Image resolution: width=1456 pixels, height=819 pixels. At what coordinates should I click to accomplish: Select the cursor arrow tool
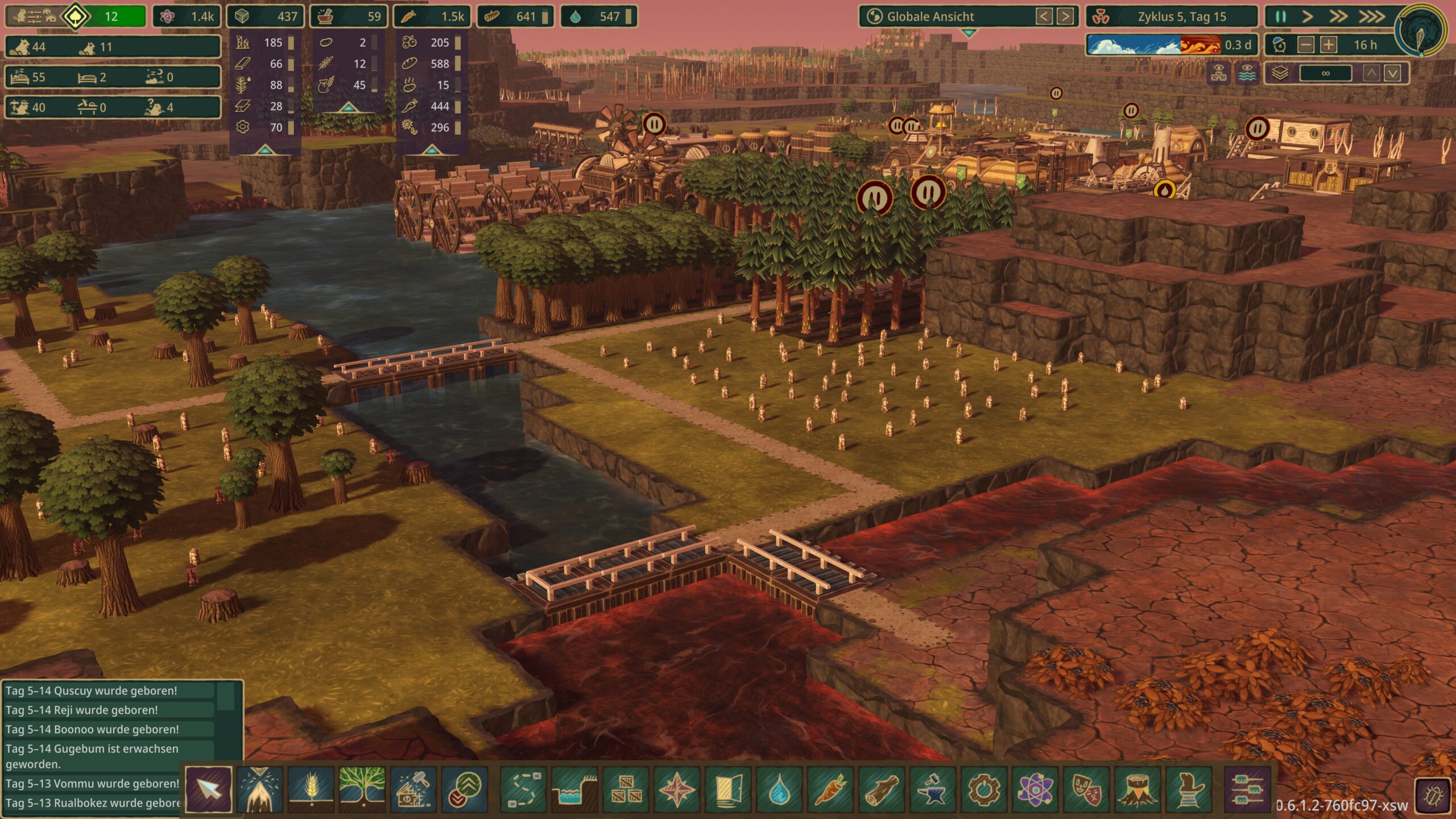click(x=208, y=789)
